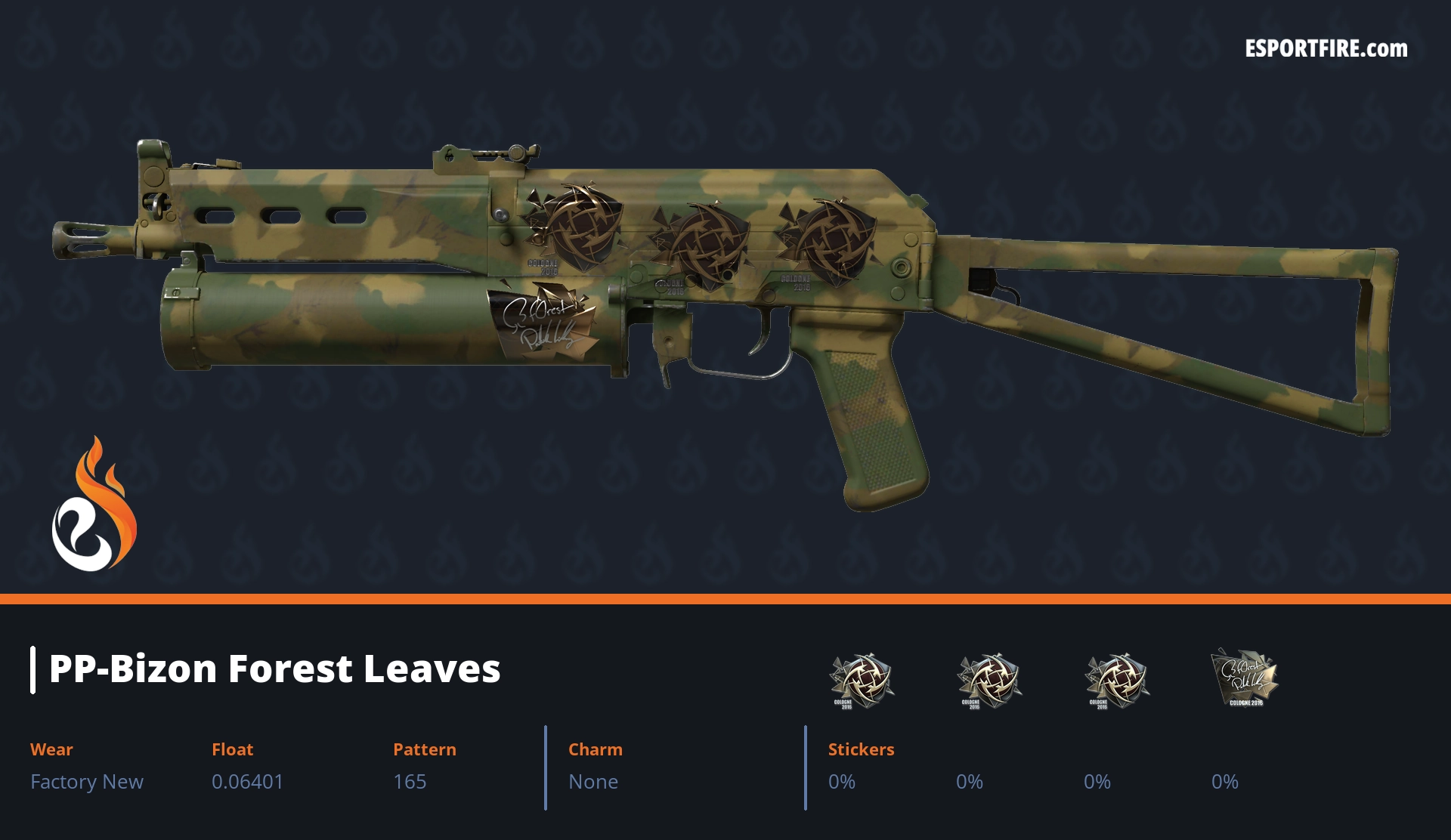Open the ESPORTFIRE.com link

pyautogui.click(x=1326, y=49)
